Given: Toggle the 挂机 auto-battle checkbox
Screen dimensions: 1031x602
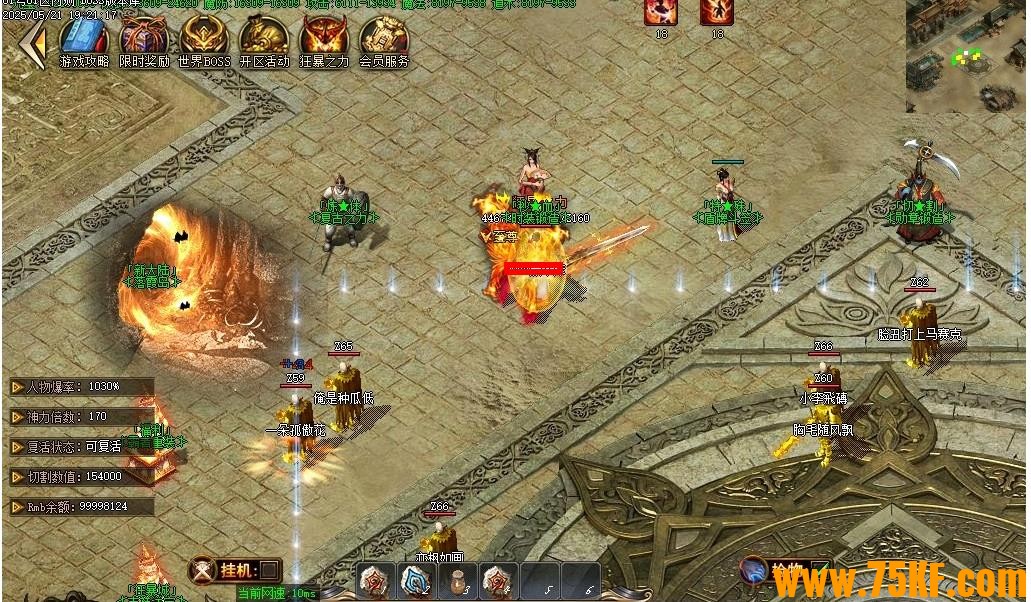Looking at the screenshot, I should point(268,570).
